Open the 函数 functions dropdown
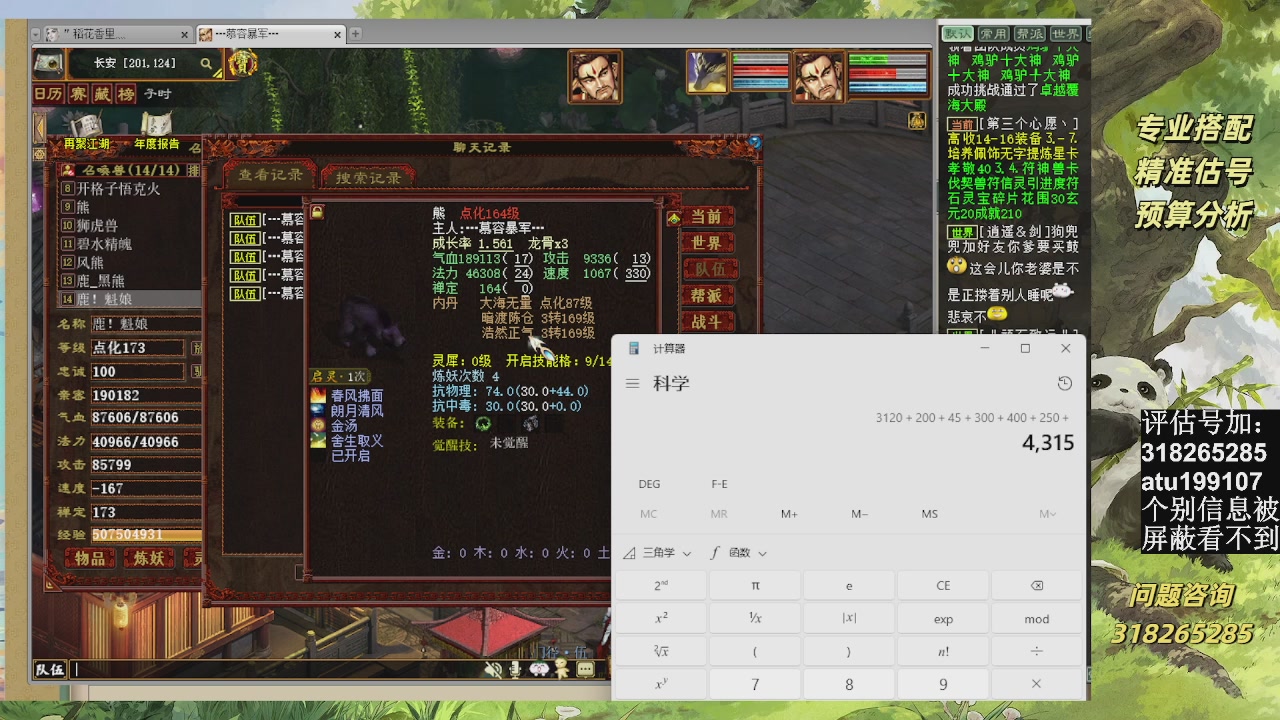The image size is (1280, 720). pyautogui.click(x=742, y=553)
